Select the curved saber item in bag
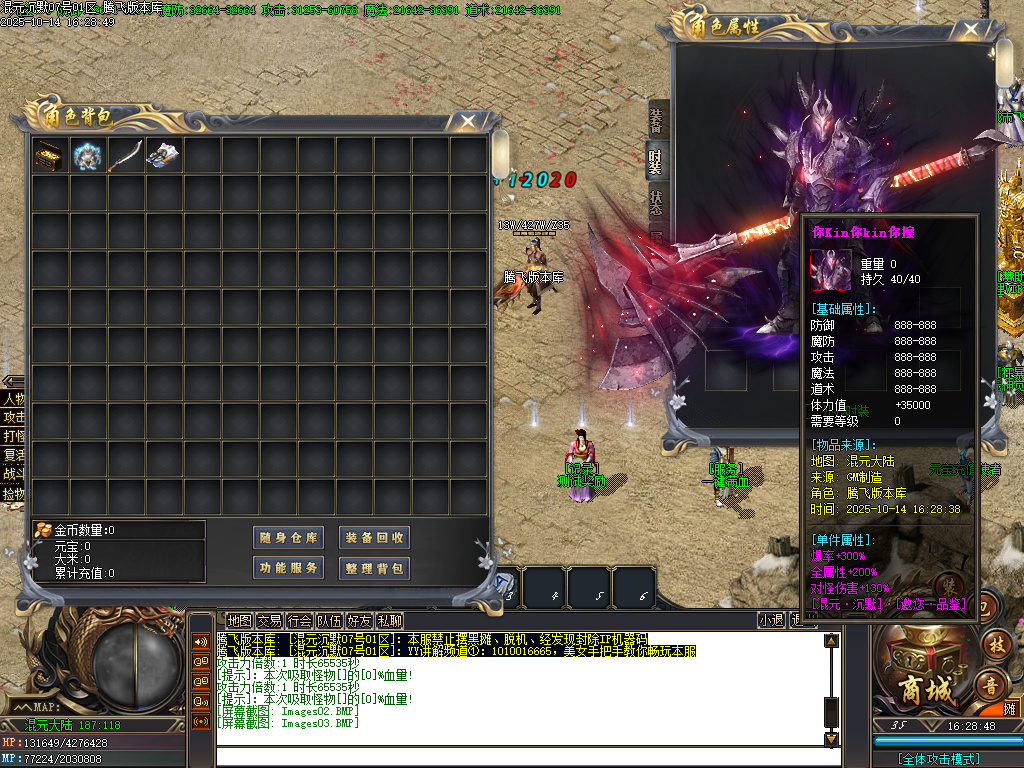Screen dimensions: 1024x768 pos(125,155)
